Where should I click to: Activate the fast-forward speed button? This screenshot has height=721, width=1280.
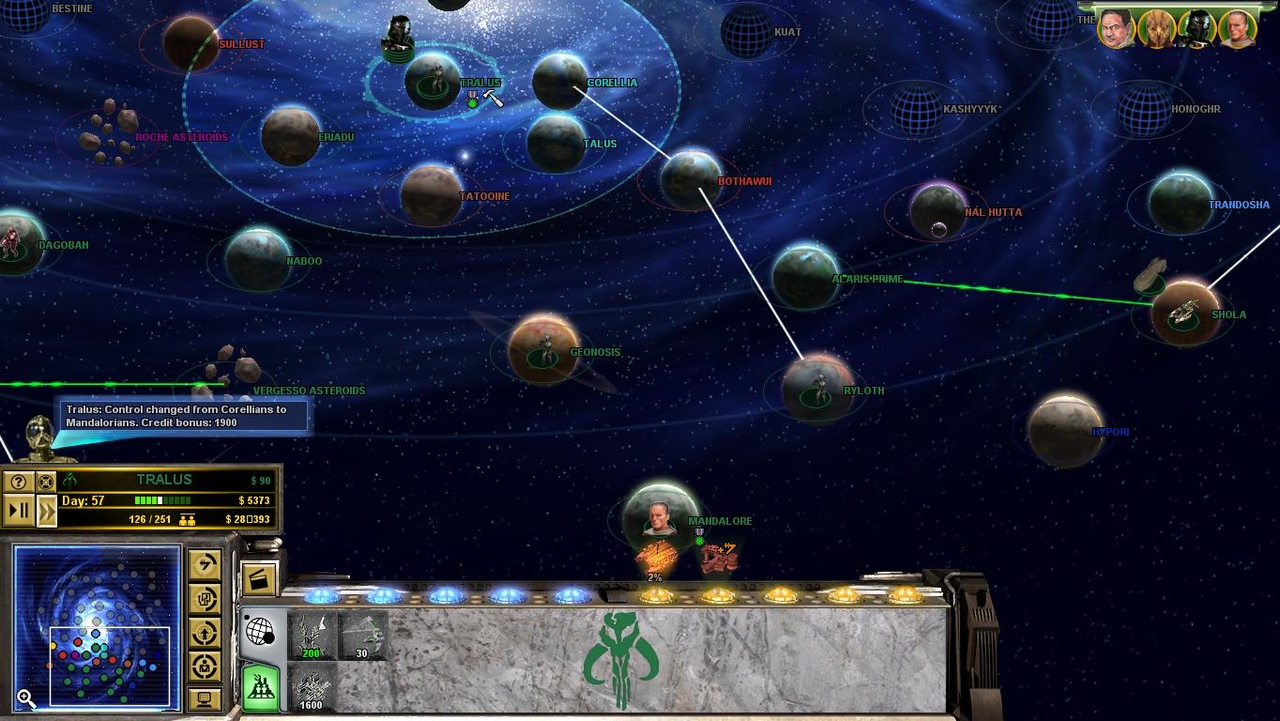click(46, 511)
